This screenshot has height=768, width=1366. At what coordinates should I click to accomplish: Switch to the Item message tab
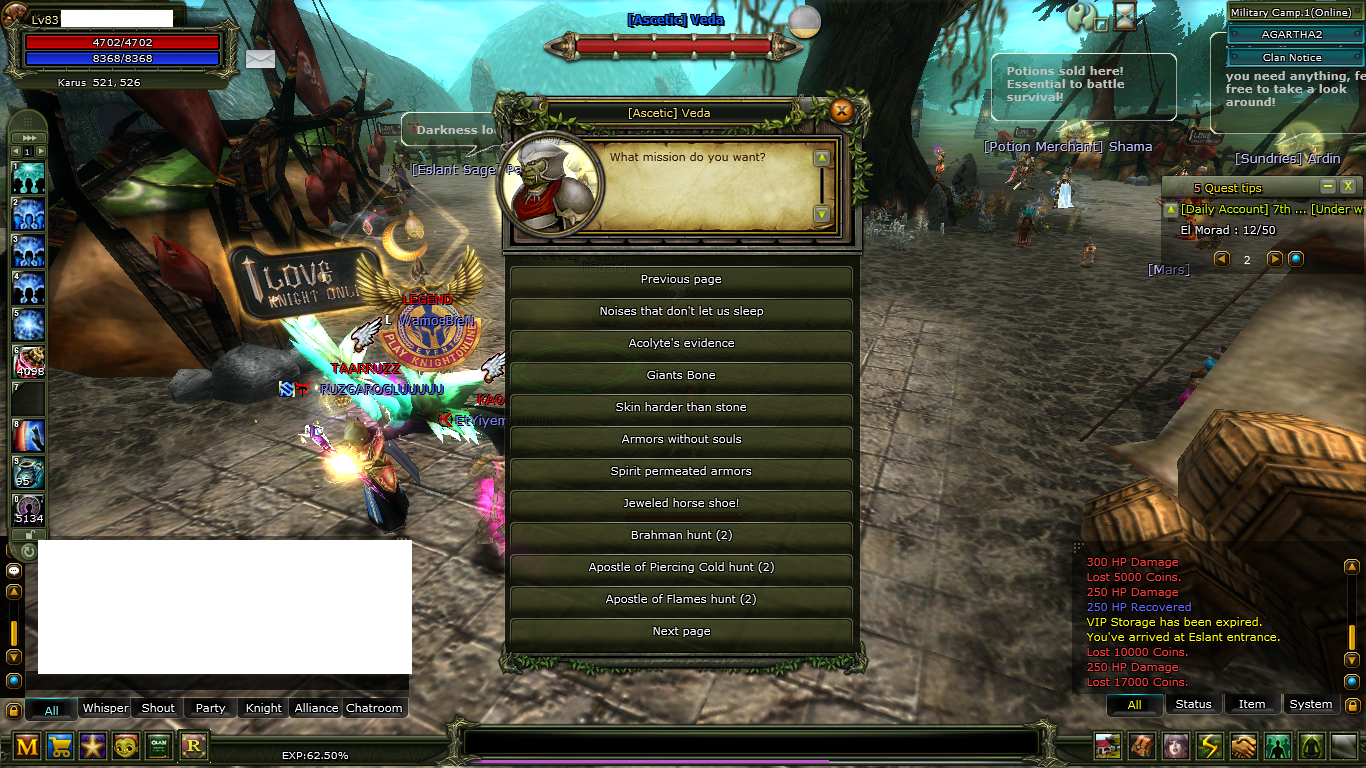(1252, 704)
